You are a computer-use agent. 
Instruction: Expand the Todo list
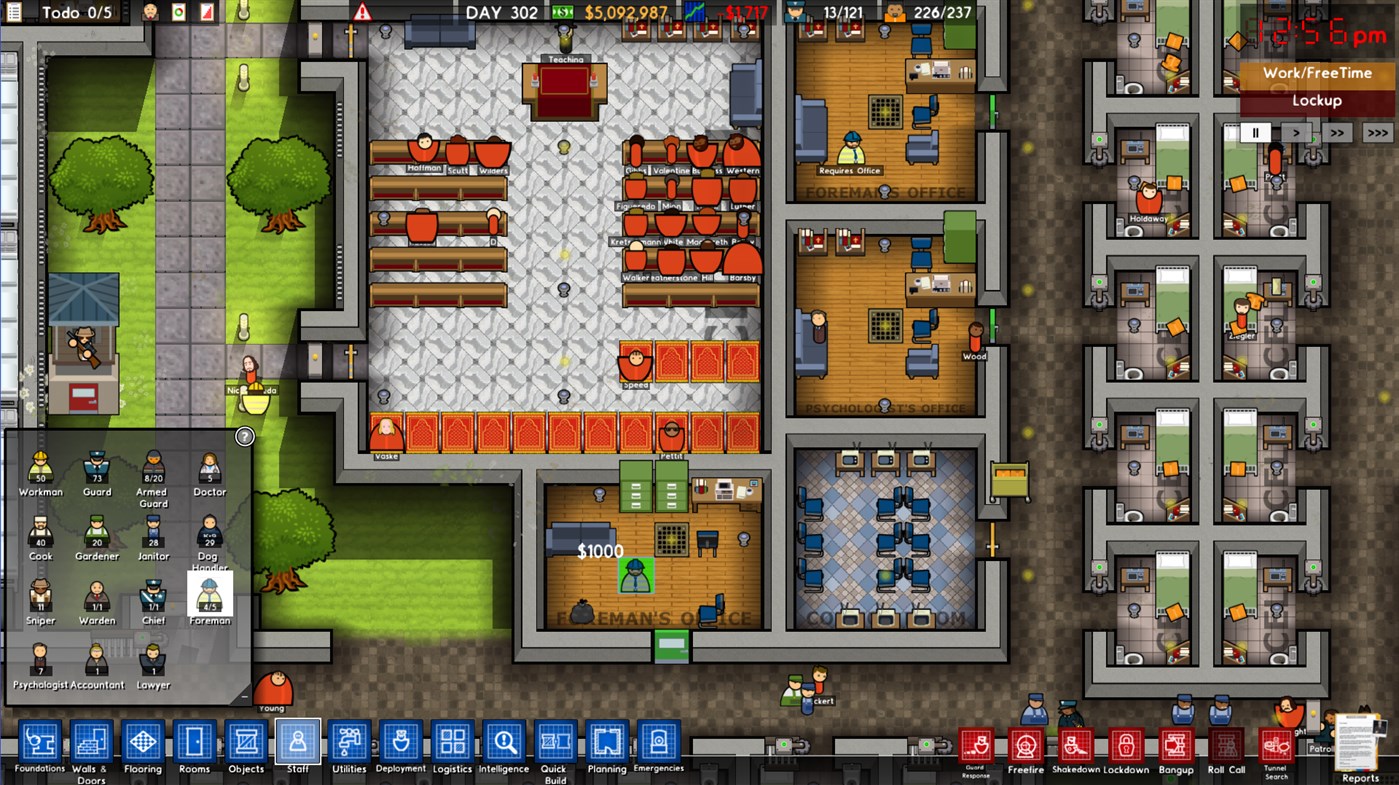click(12, 13)
